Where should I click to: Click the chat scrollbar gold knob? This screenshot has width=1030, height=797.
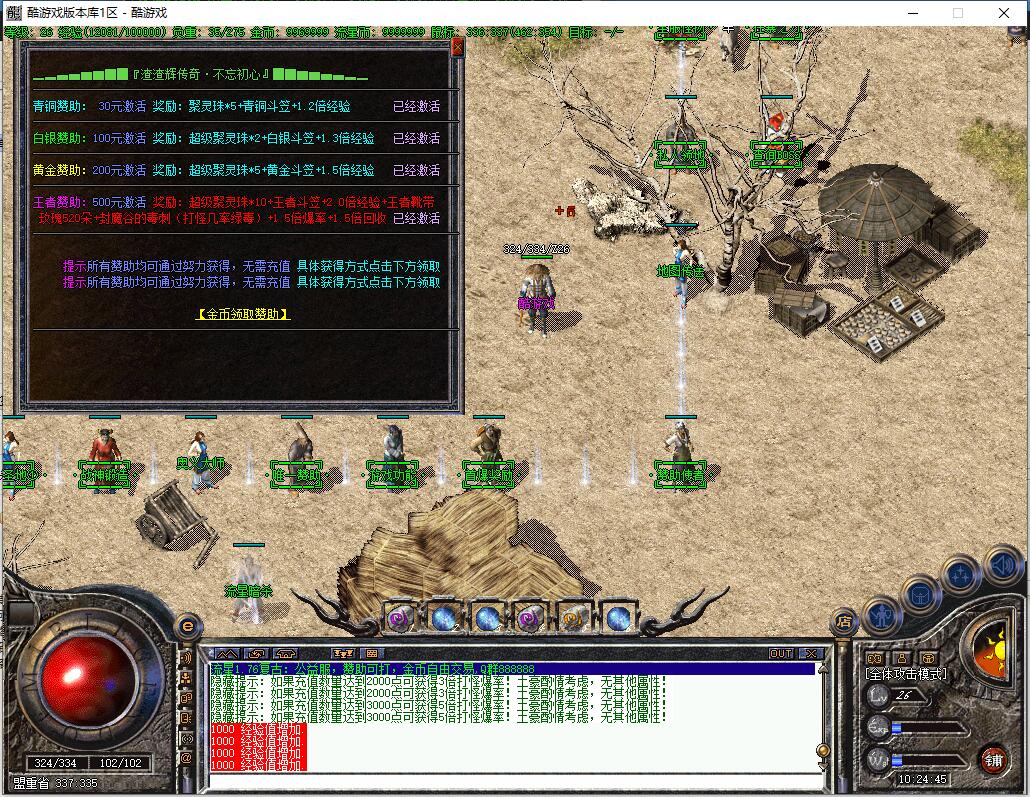(x=823, y=750)
